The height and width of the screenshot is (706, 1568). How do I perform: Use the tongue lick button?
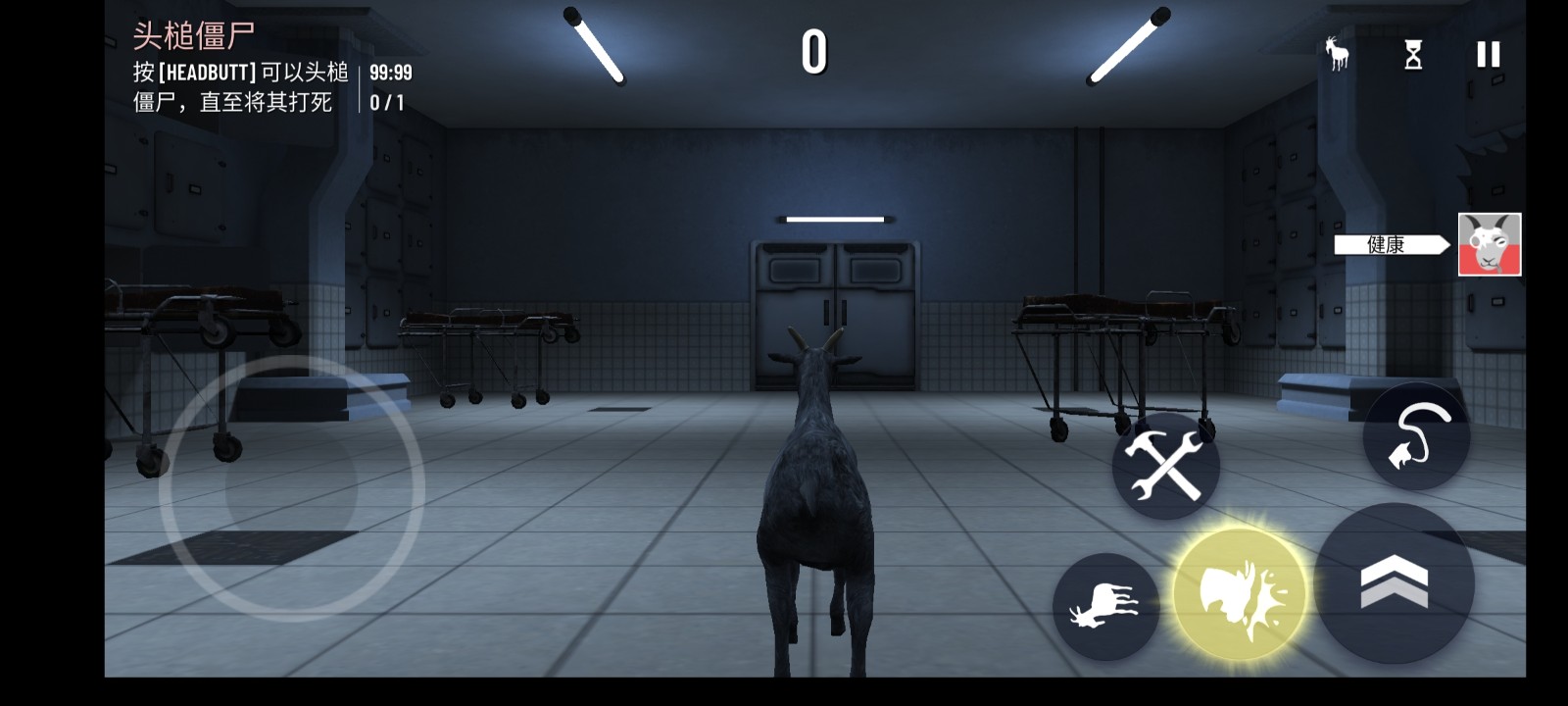[x=1416, y=436]
